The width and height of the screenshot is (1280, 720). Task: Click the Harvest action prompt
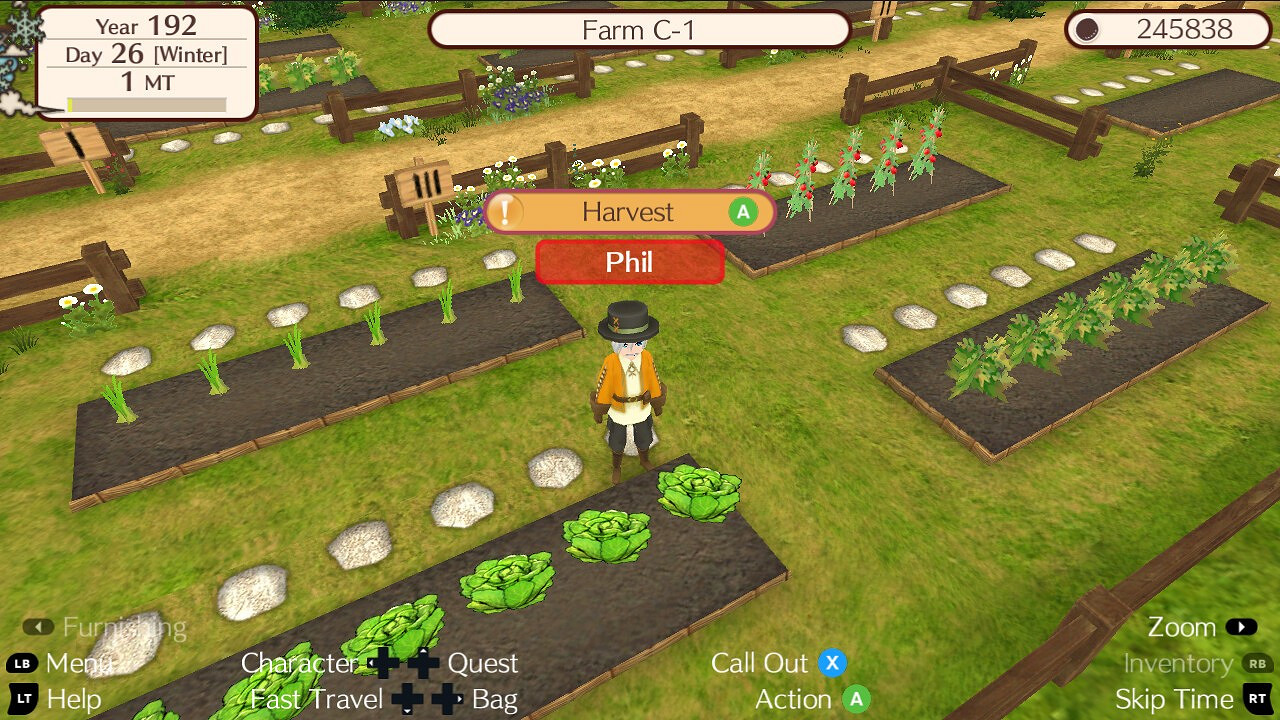(x=629, y=211)
